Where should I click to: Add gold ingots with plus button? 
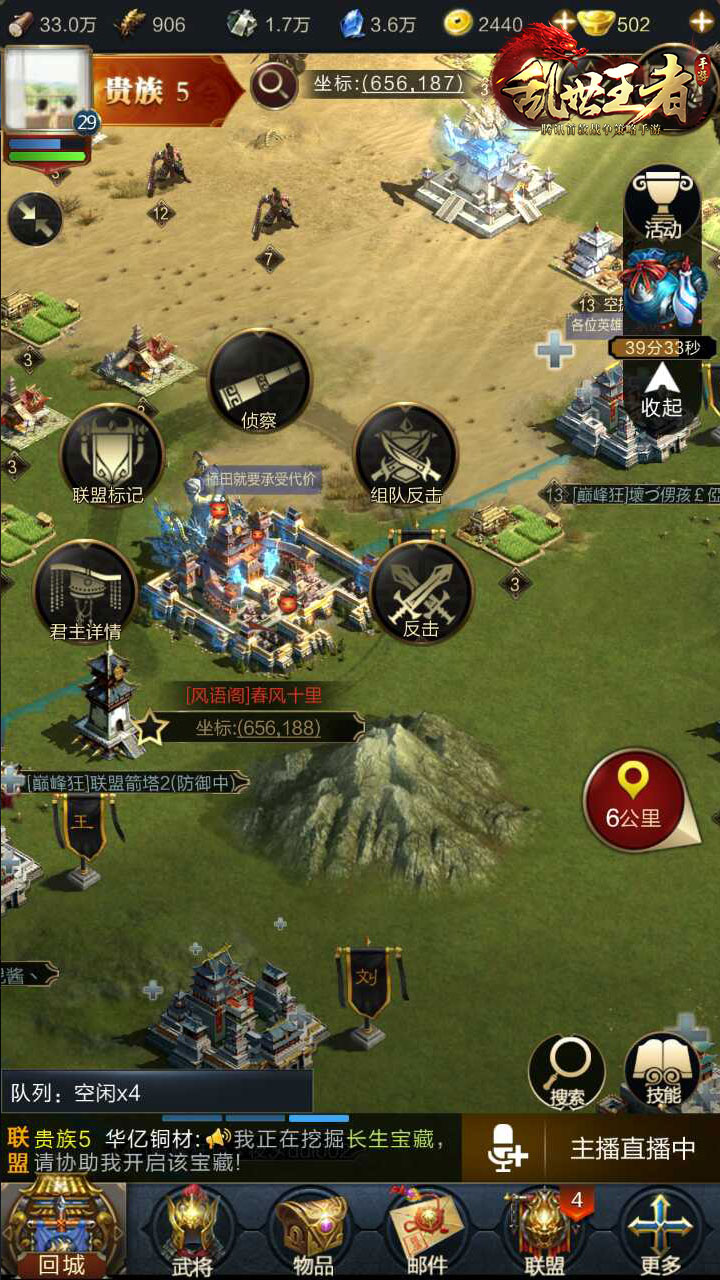[701, 23]
